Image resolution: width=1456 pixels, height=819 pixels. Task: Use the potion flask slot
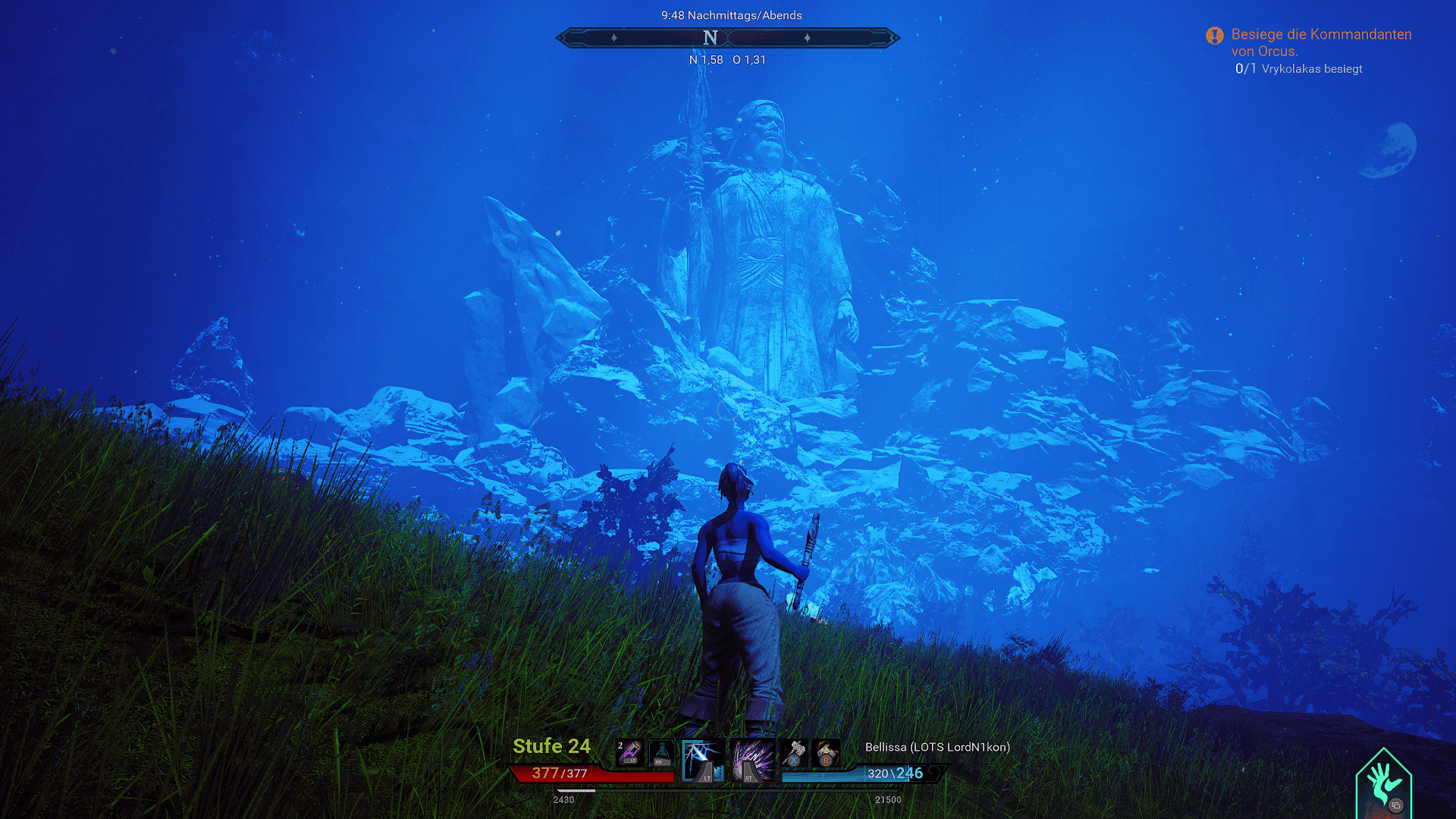tap(661, 752)
